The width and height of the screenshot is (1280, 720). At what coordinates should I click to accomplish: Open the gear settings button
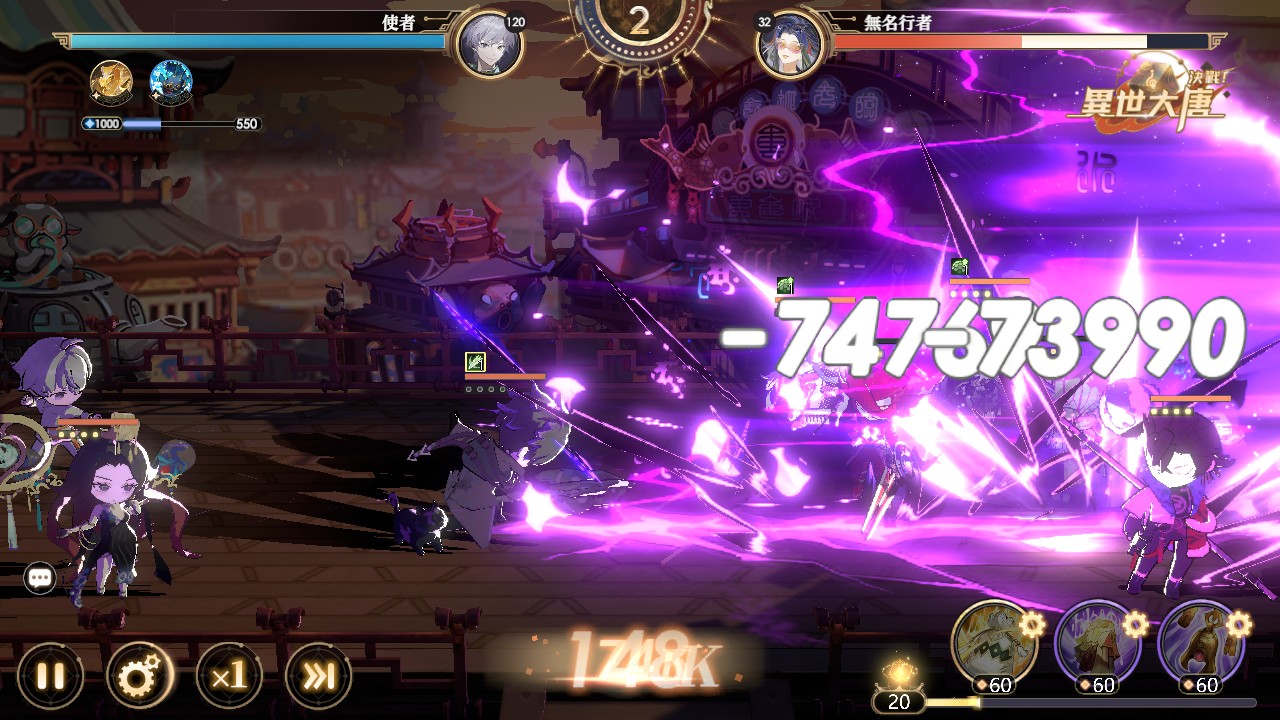pyautogui.click(x=140, y=676)
